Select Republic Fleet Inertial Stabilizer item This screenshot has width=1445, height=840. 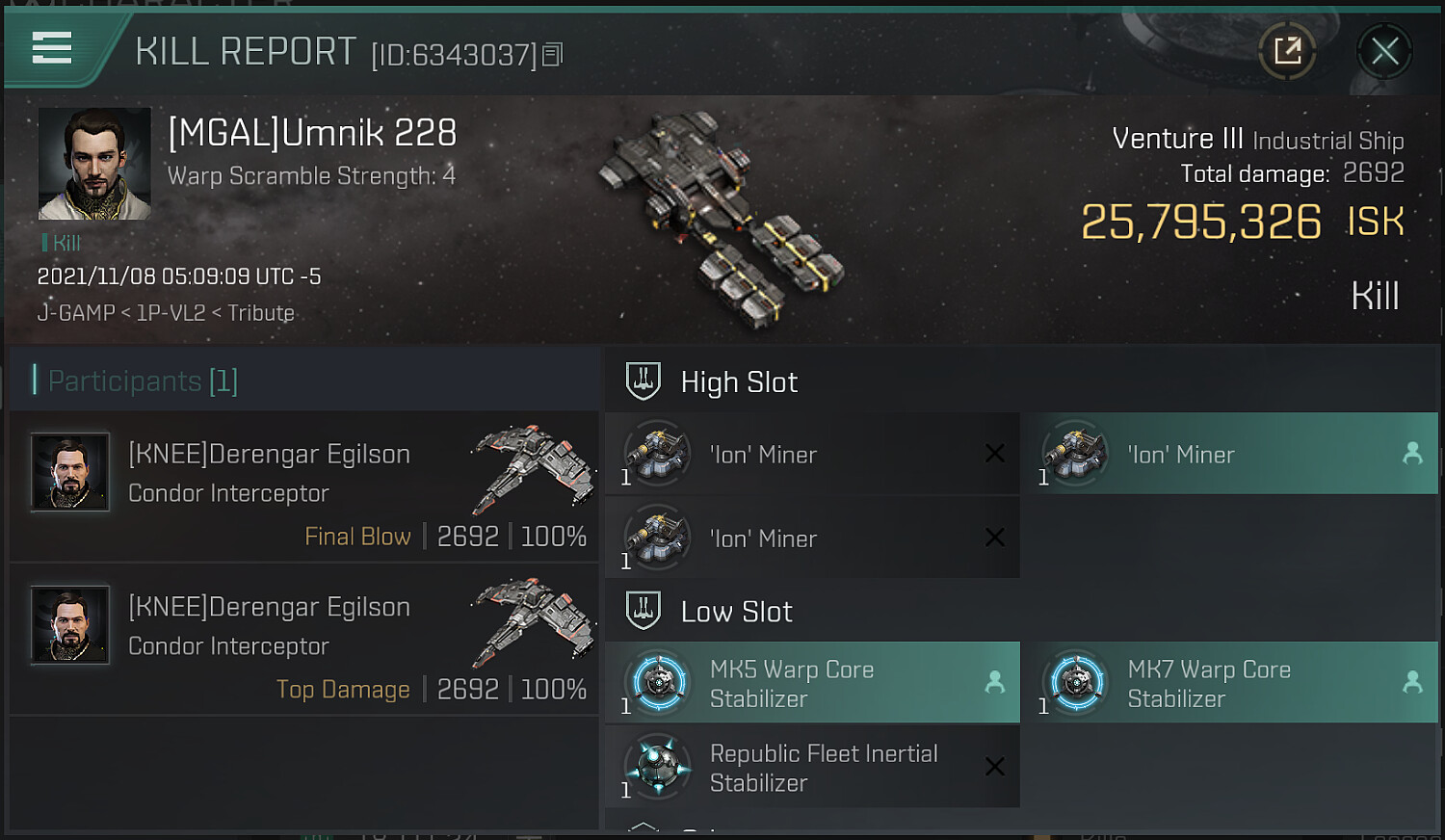tap(812, 767)
